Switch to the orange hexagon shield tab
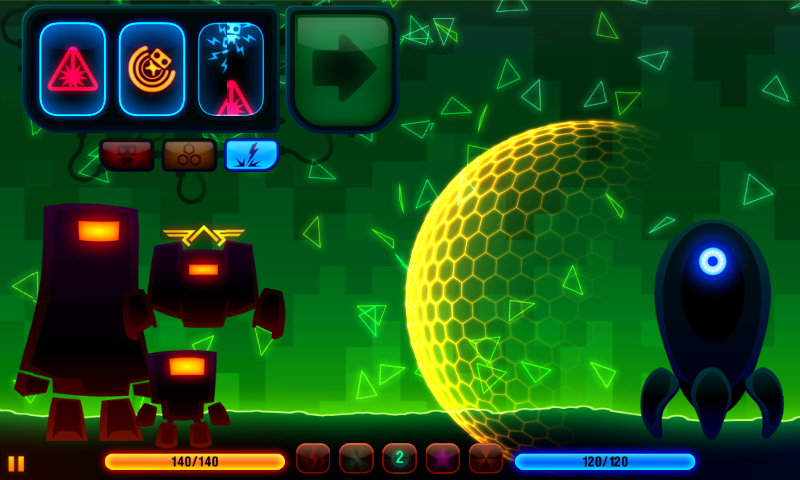Viewport: 800px width, 480px height. tap(189, 155)
